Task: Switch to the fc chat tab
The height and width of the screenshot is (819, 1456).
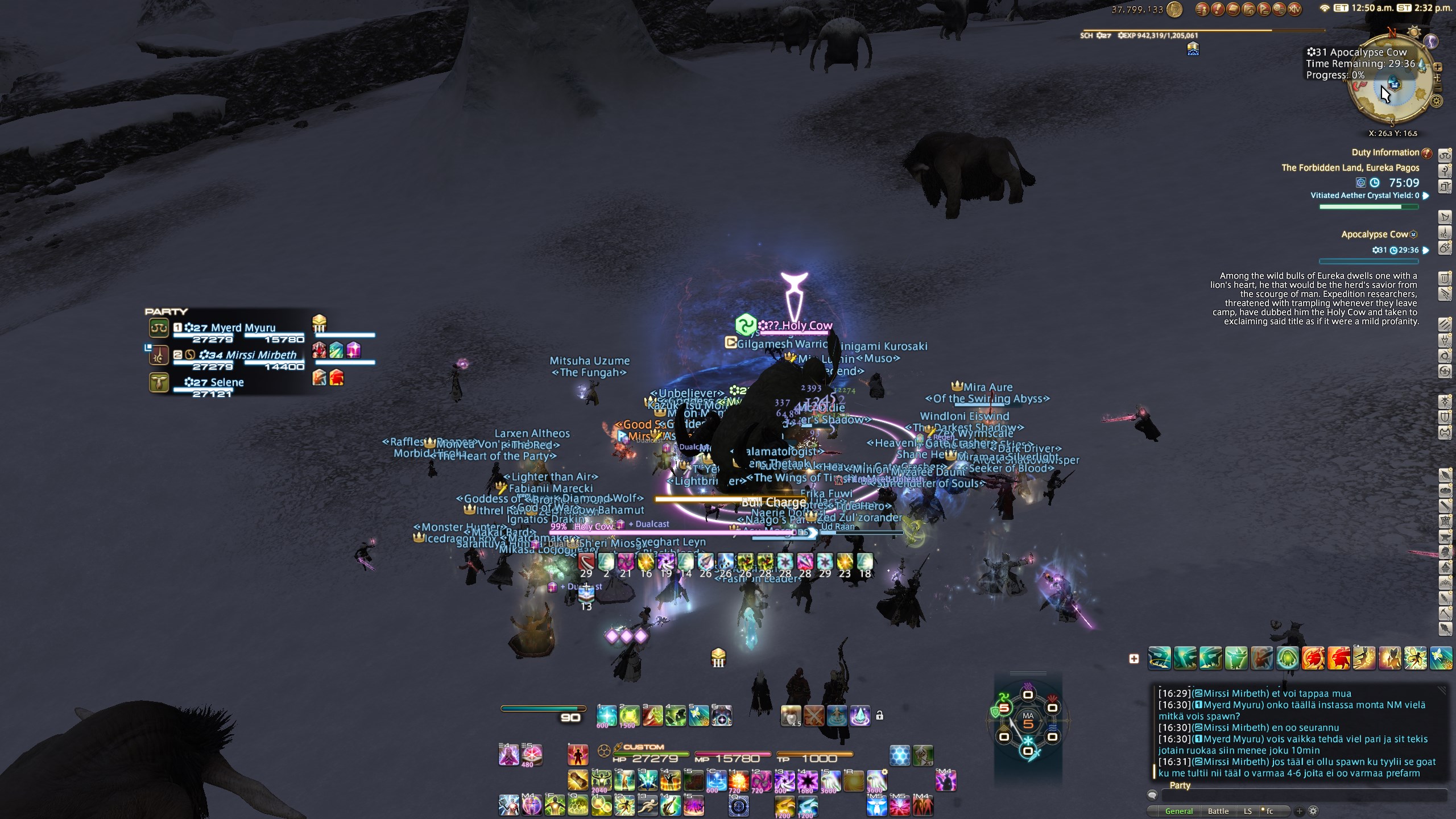Action: (x=1268, y=811)
